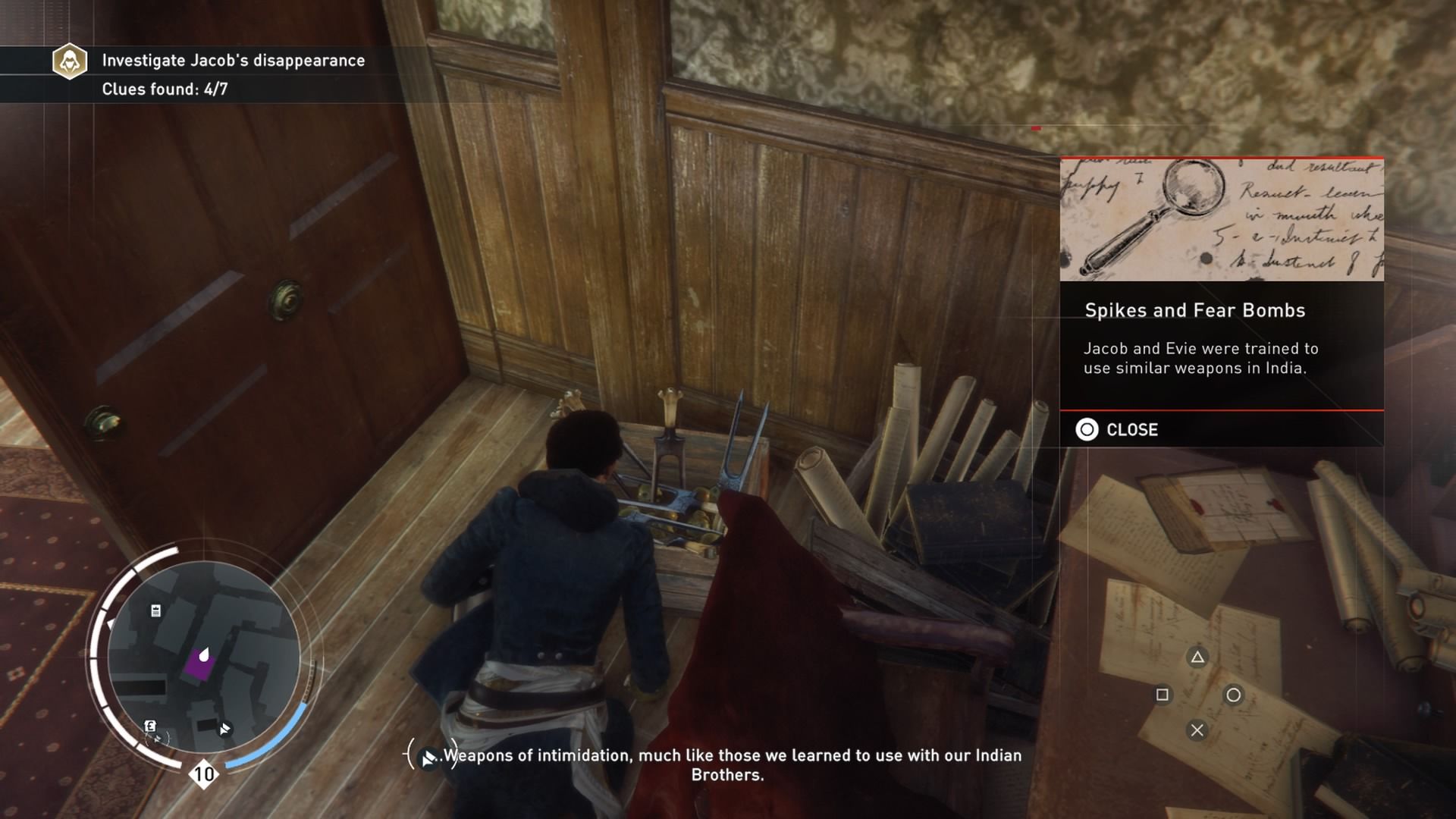Viewport: 1456px width, 819px height.
Task: Open the circular minimap
Action: pyautogui.click(x=203, y=658)
